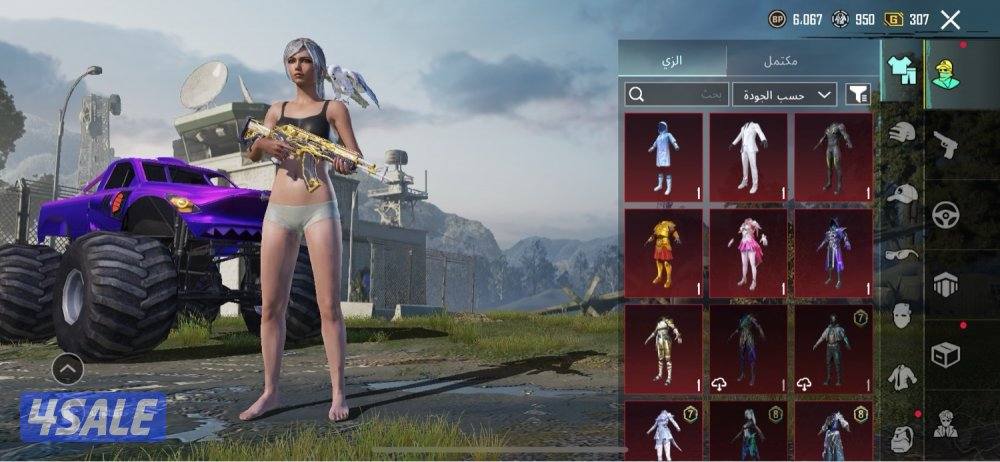Image resolution: width=1000 pixels, height=462 pixels.
Task: Select the pink dress outfit
Action: click(748, 252)
